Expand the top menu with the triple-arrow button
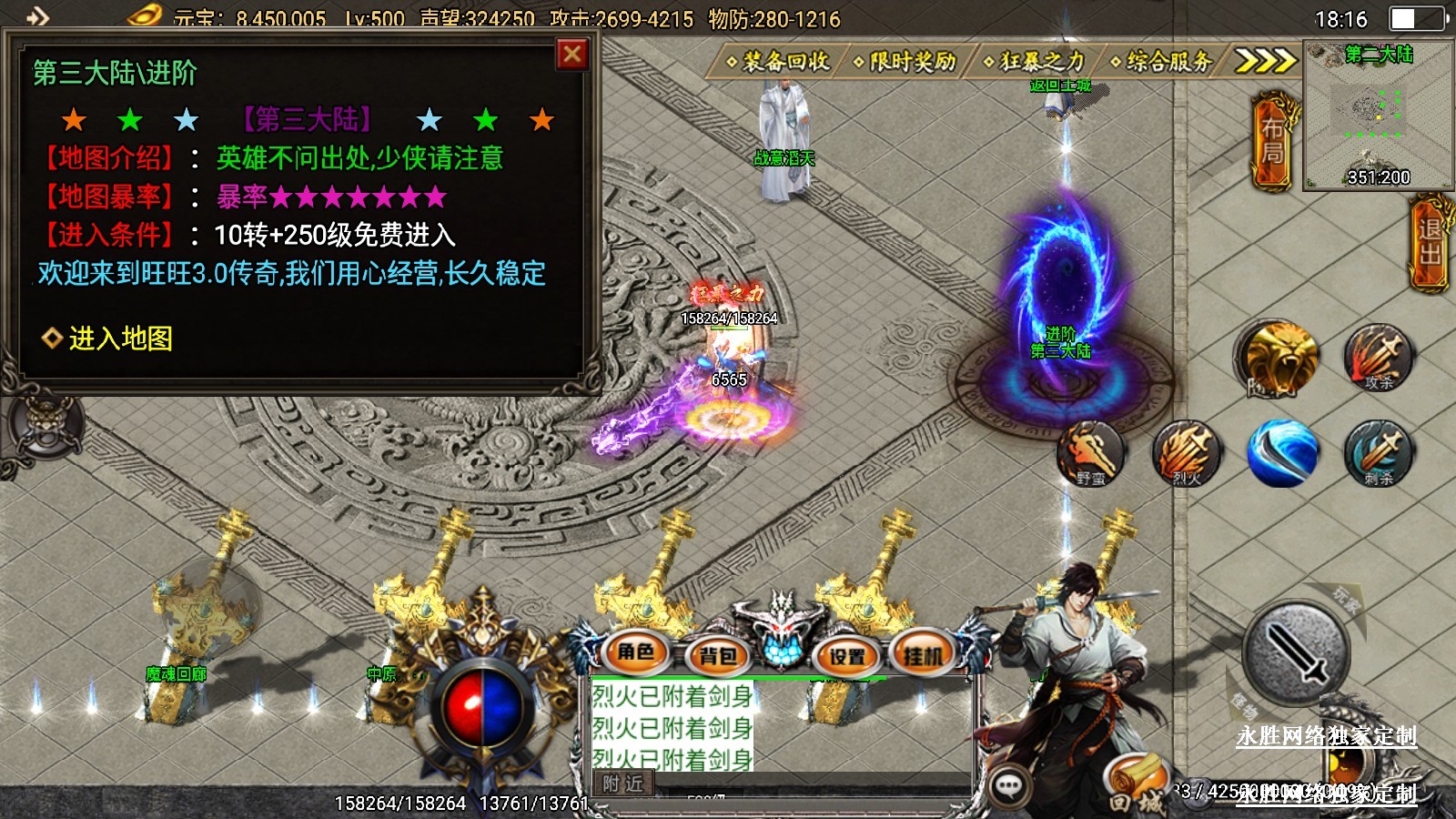Image resolution: width=1456 pixels, height=819 pixels. pos(1265,61)
